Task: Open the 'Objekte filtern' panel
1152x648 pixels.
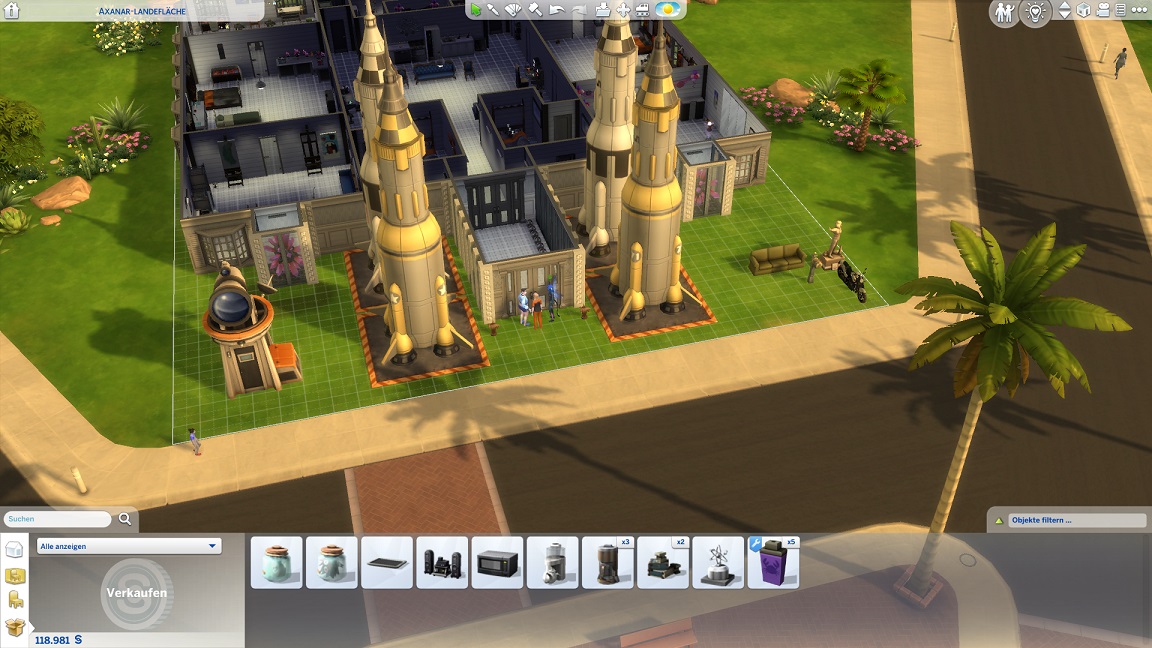Action: click(1068, 520)
